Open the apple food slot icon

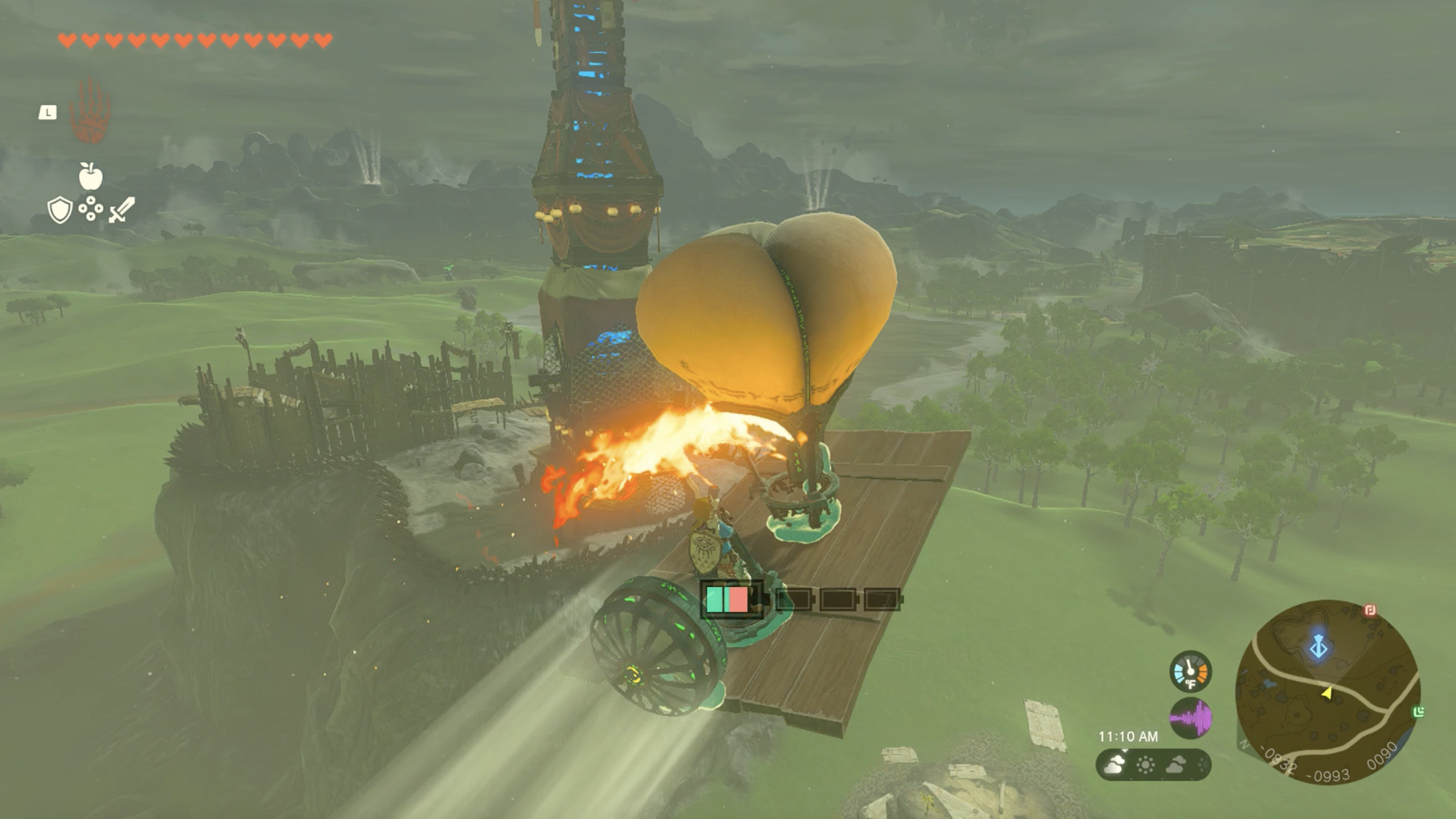tap(90, 176)
